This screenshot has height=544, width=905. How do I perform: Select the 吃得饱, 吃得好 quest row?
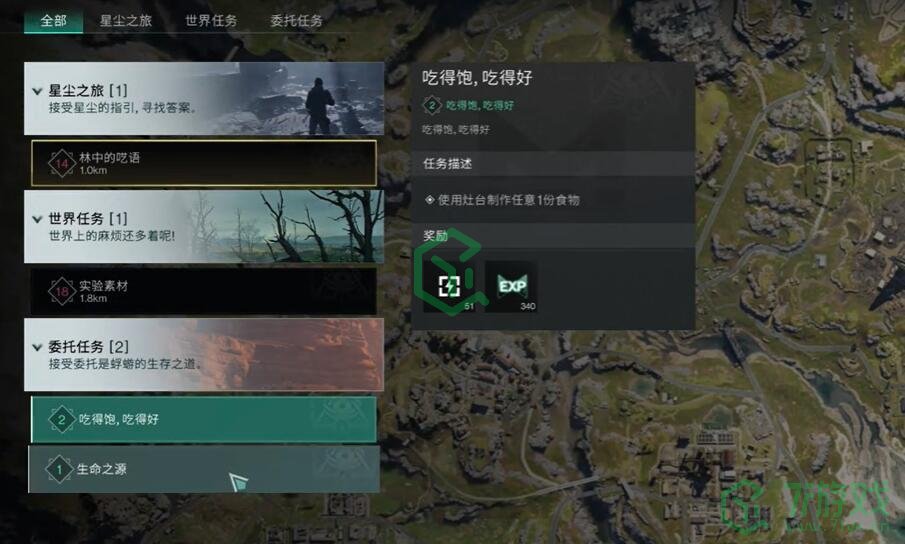(204, 419)
